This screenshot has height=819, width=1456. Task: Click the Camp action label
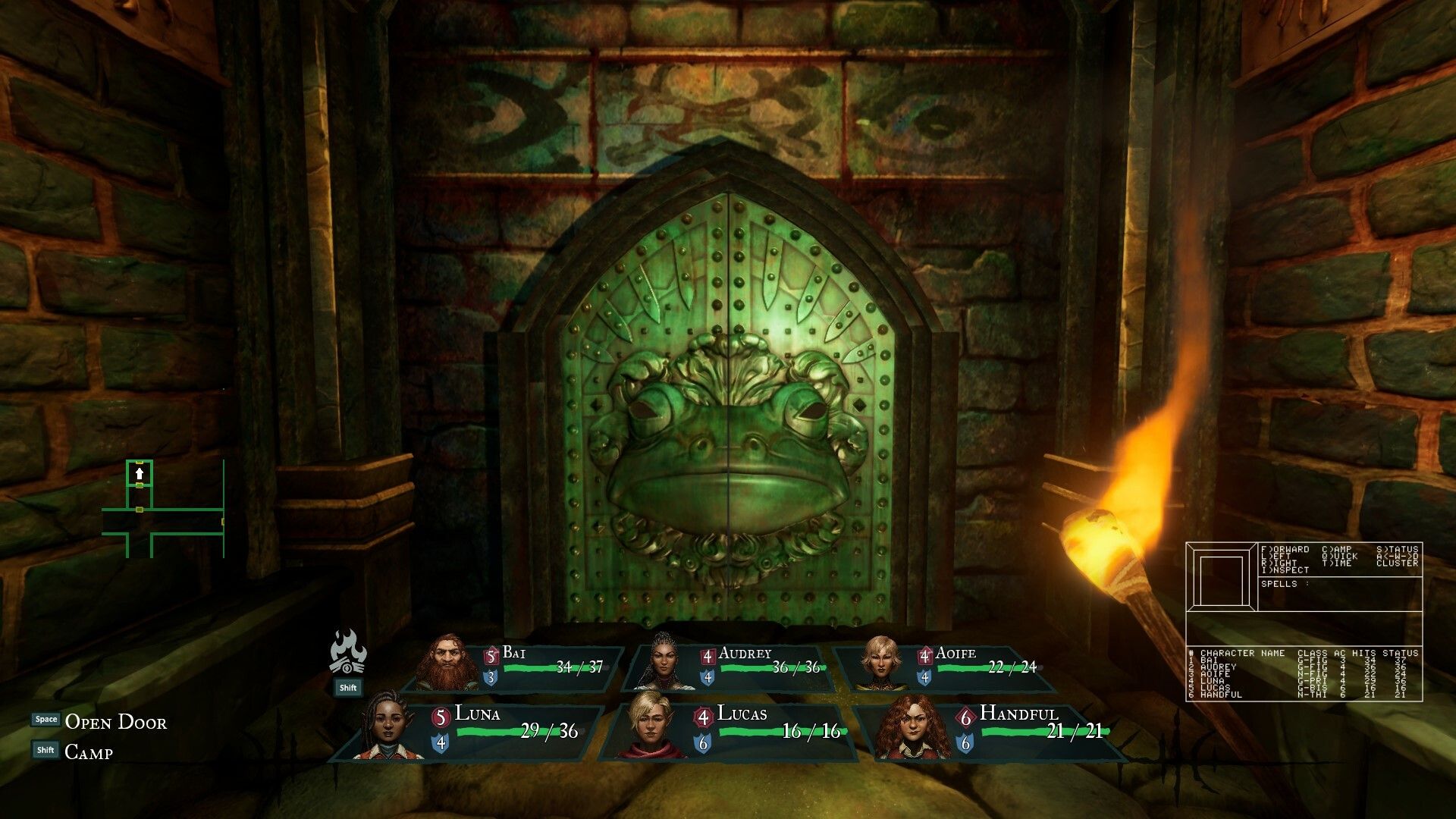click(89, 752)
